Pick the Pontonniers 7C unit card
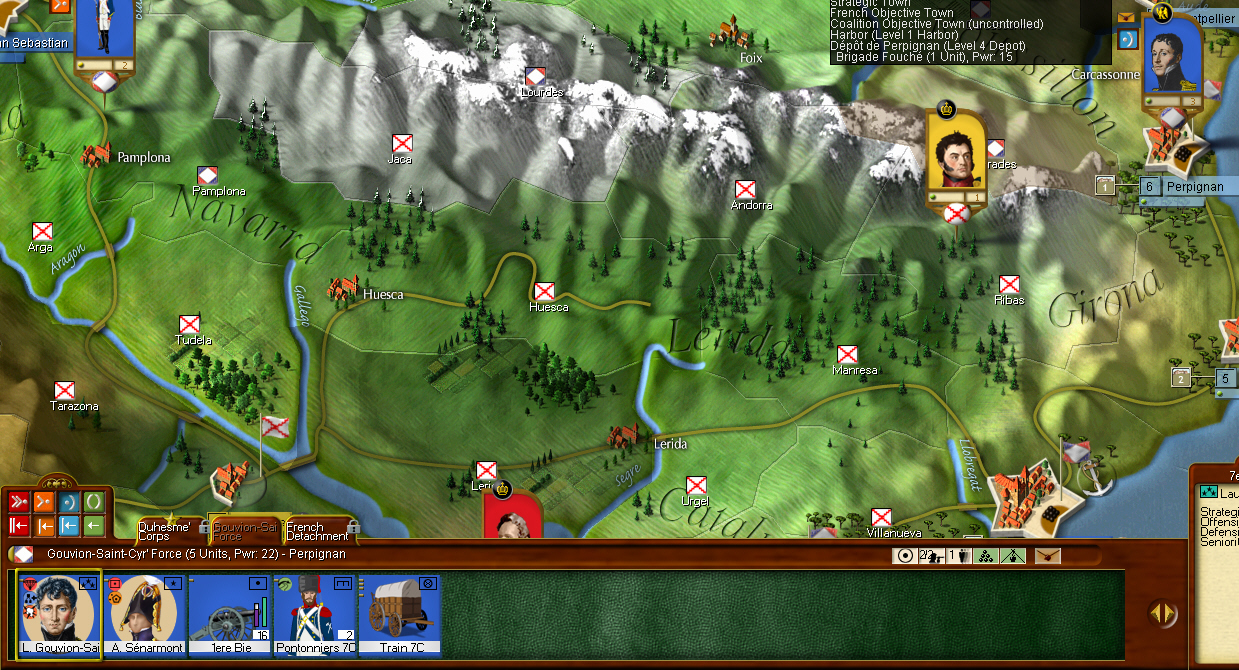 tap(314, 613)
